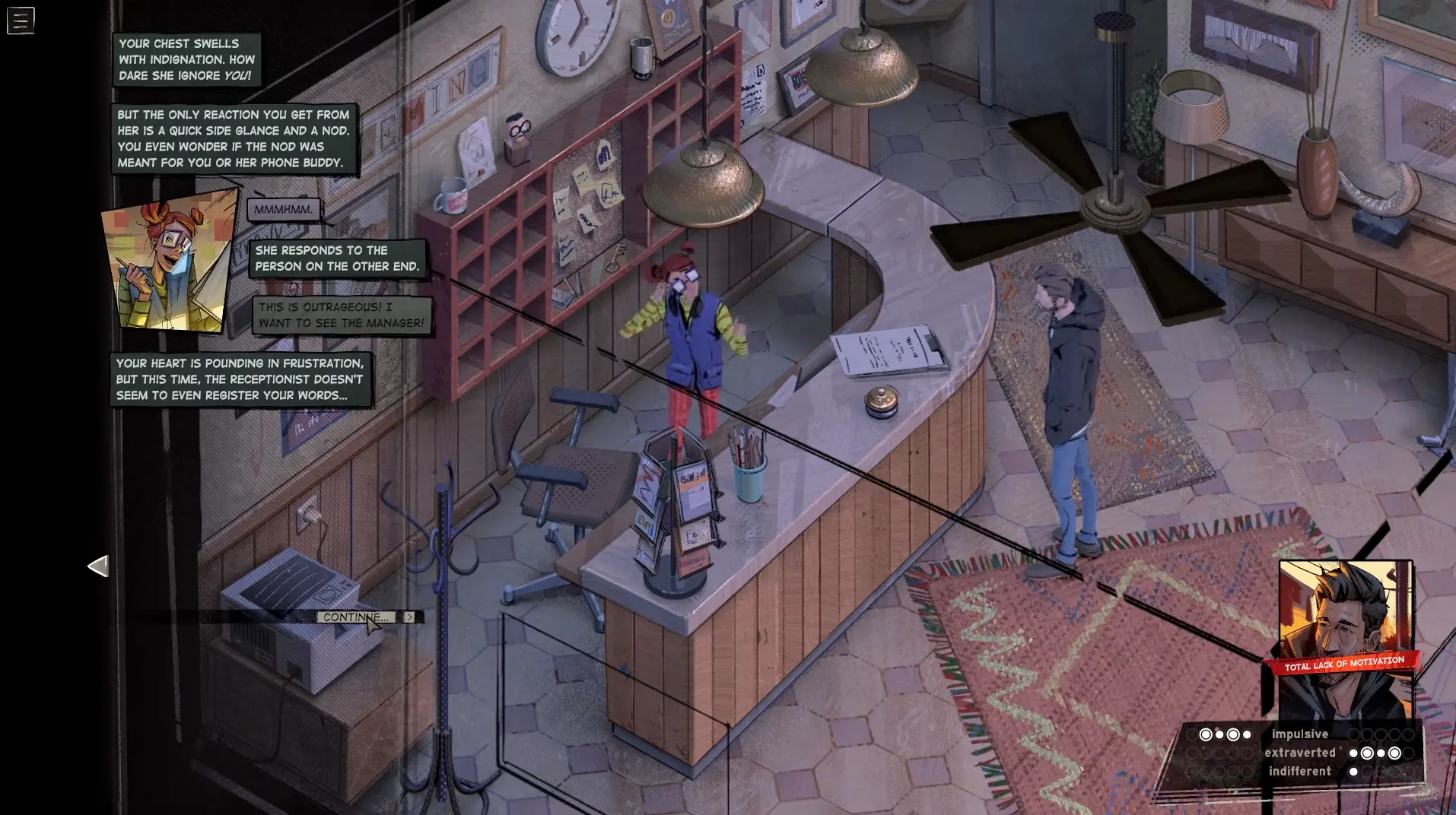Click the white left-pointing triangle arrow

(x=98, y=566)
